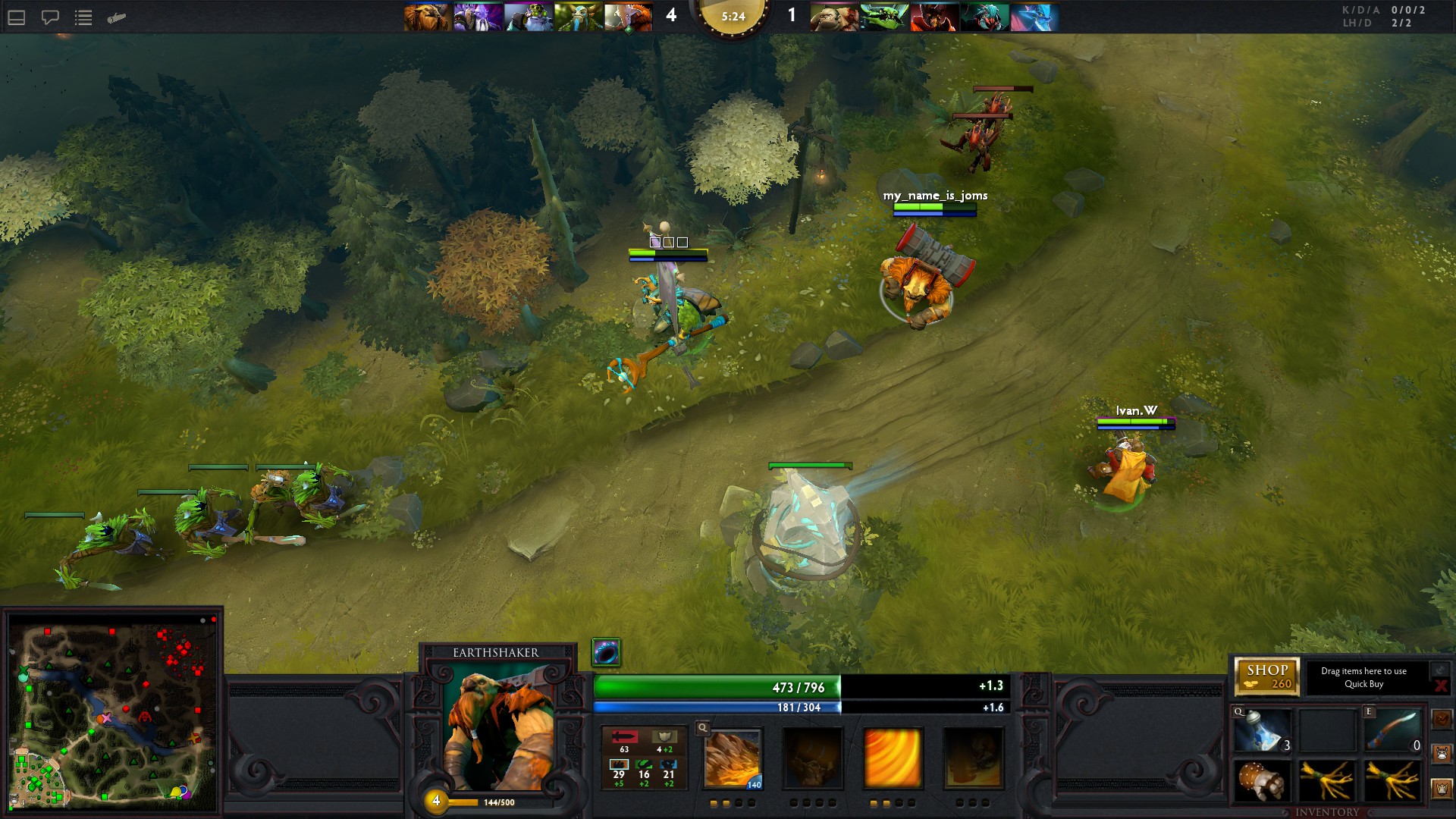Clear Quick Buy with the red X

(1440, 686)
